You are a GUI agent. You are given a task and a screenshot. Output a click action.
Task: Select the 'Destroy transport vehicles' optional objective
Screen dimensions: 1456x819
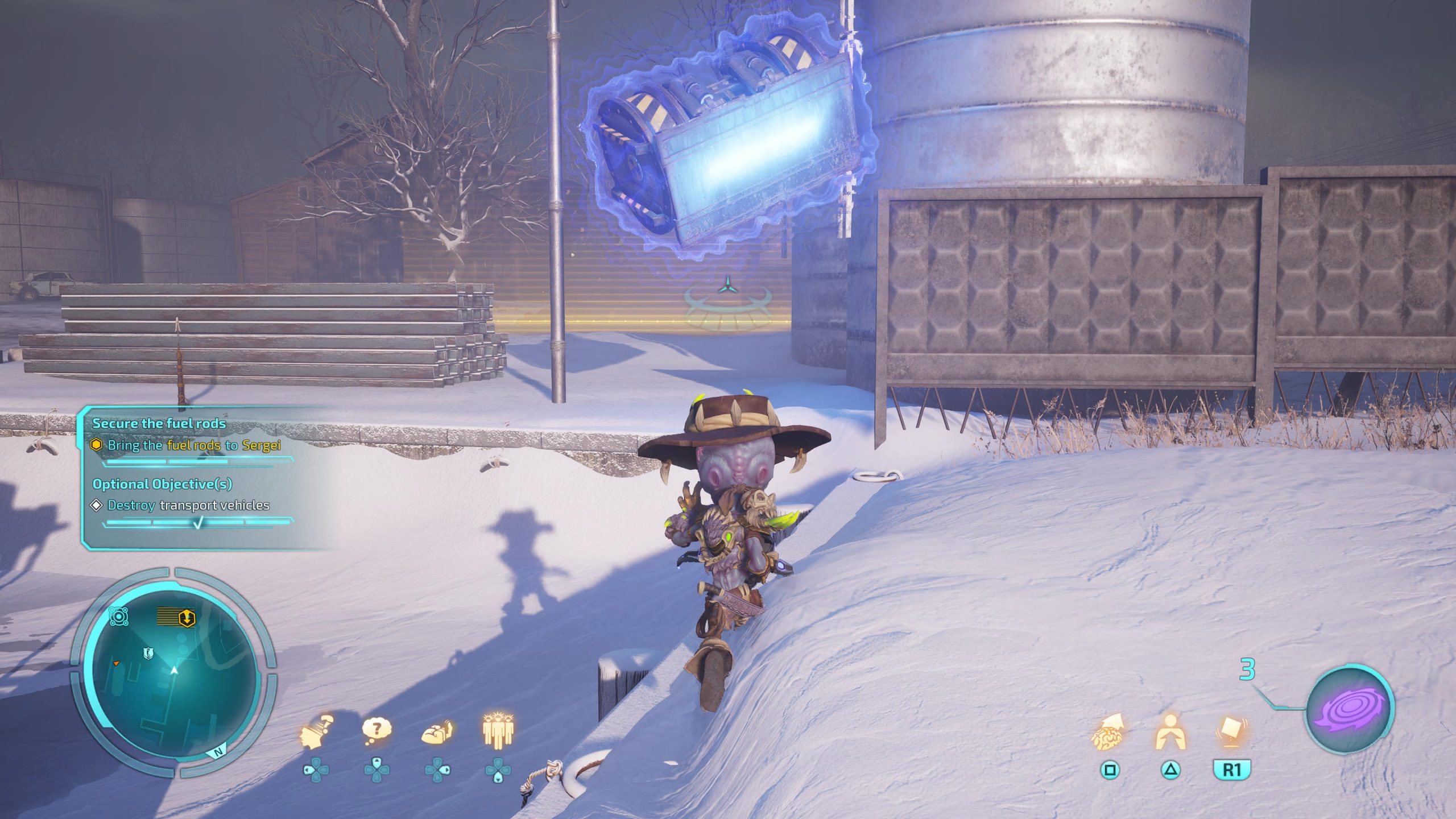pos(188,505)
